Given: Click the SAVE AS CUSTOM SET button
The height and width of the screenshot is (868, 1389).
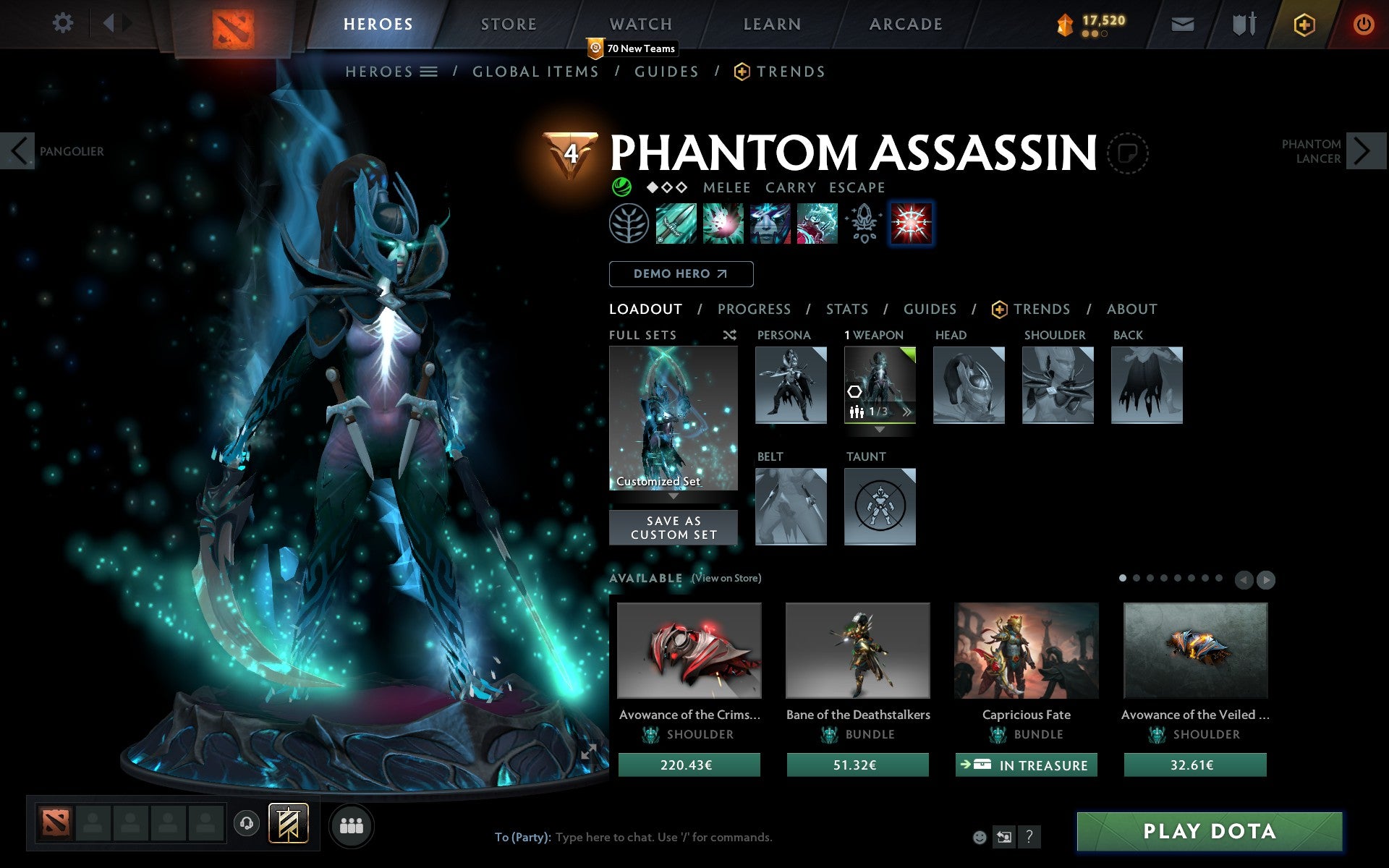Looking at the screenshot, I should click(x=673, y=527).
